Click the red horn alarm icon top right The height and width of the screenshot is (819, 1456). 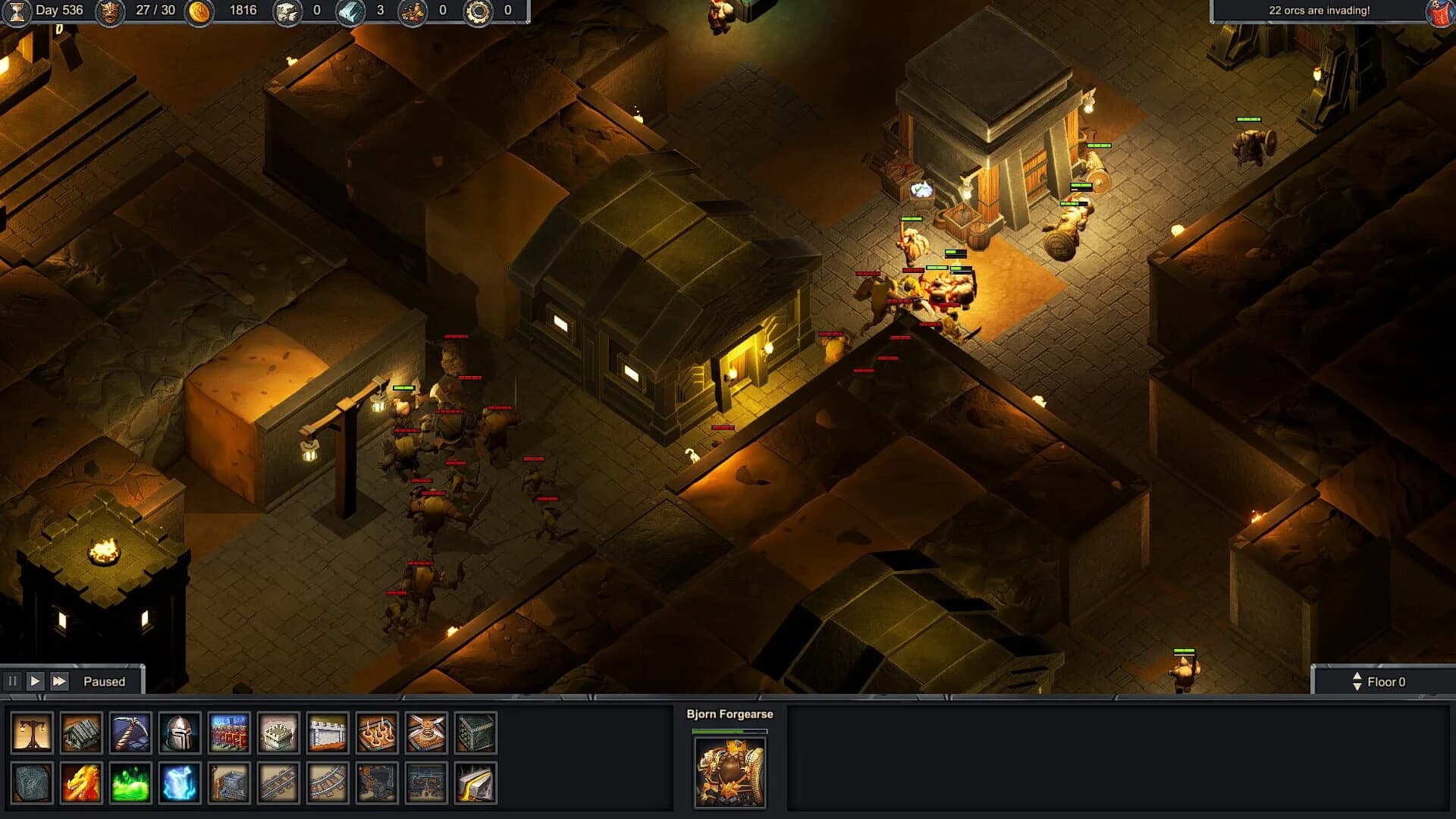[1439, 12]
